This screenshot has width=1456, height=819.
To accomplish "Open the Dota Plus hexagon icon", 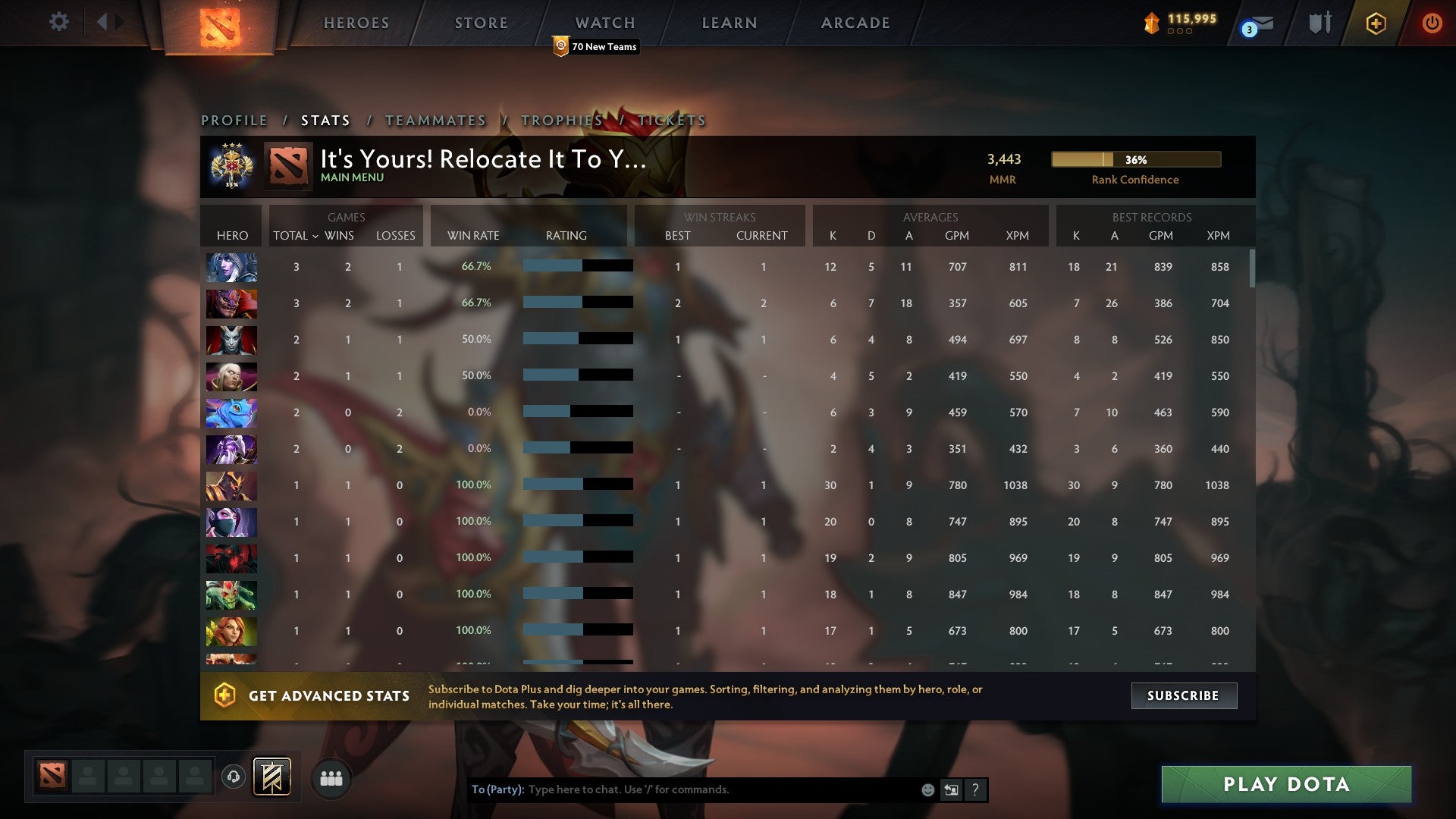I will (1376, 23).
